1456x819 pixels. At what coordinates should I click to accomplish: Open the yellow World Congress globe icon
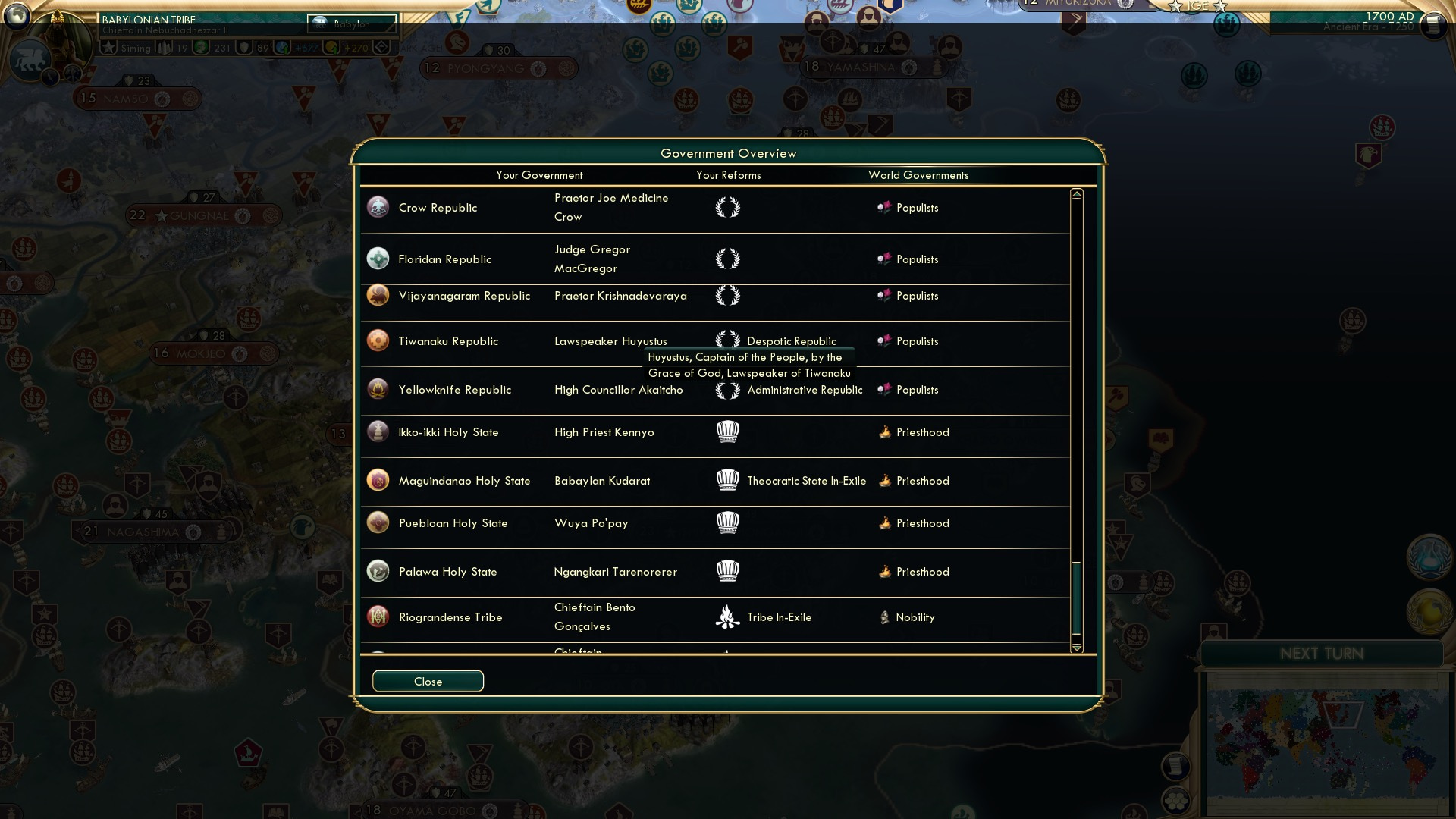1429,610
